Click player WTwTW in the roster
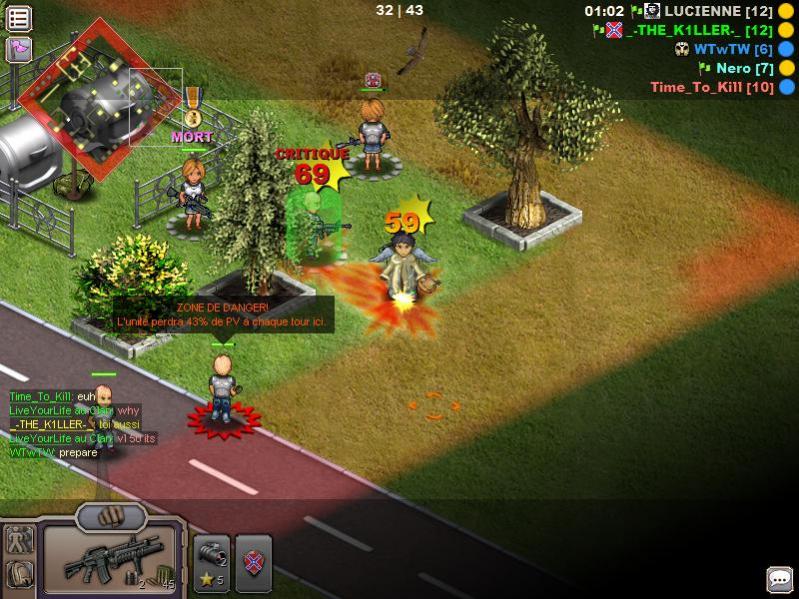Screen dimensions: 799x599 tap(732, 49)
